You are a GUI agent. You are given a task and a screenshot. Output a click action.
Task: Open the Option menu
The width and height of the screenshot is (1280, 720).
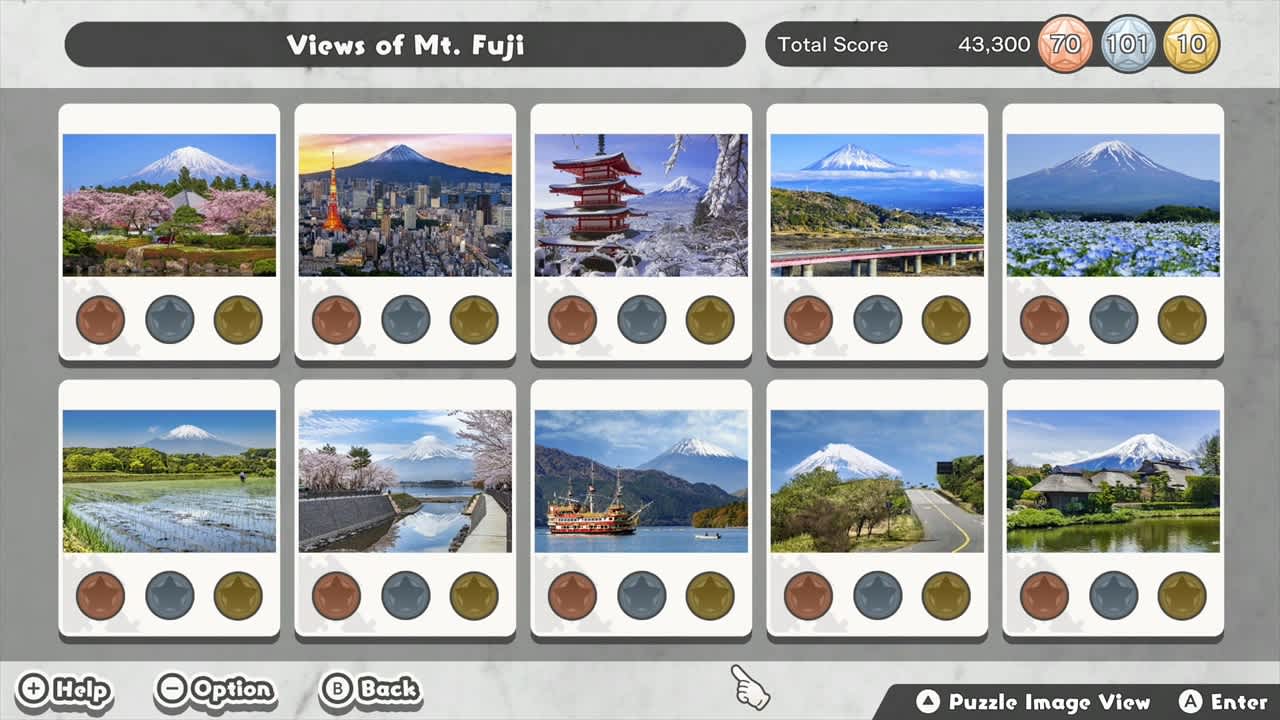coord(215,689)
